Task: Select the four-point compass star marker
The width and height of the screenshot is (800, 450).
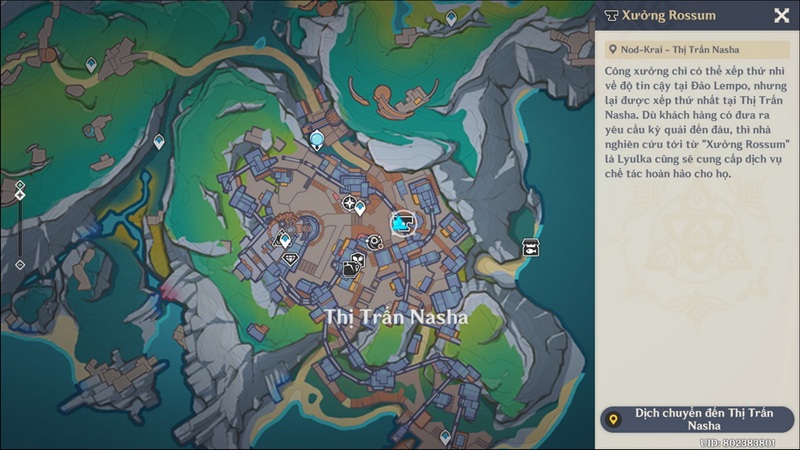Action: pyautogui.click(x=349, y=204)
